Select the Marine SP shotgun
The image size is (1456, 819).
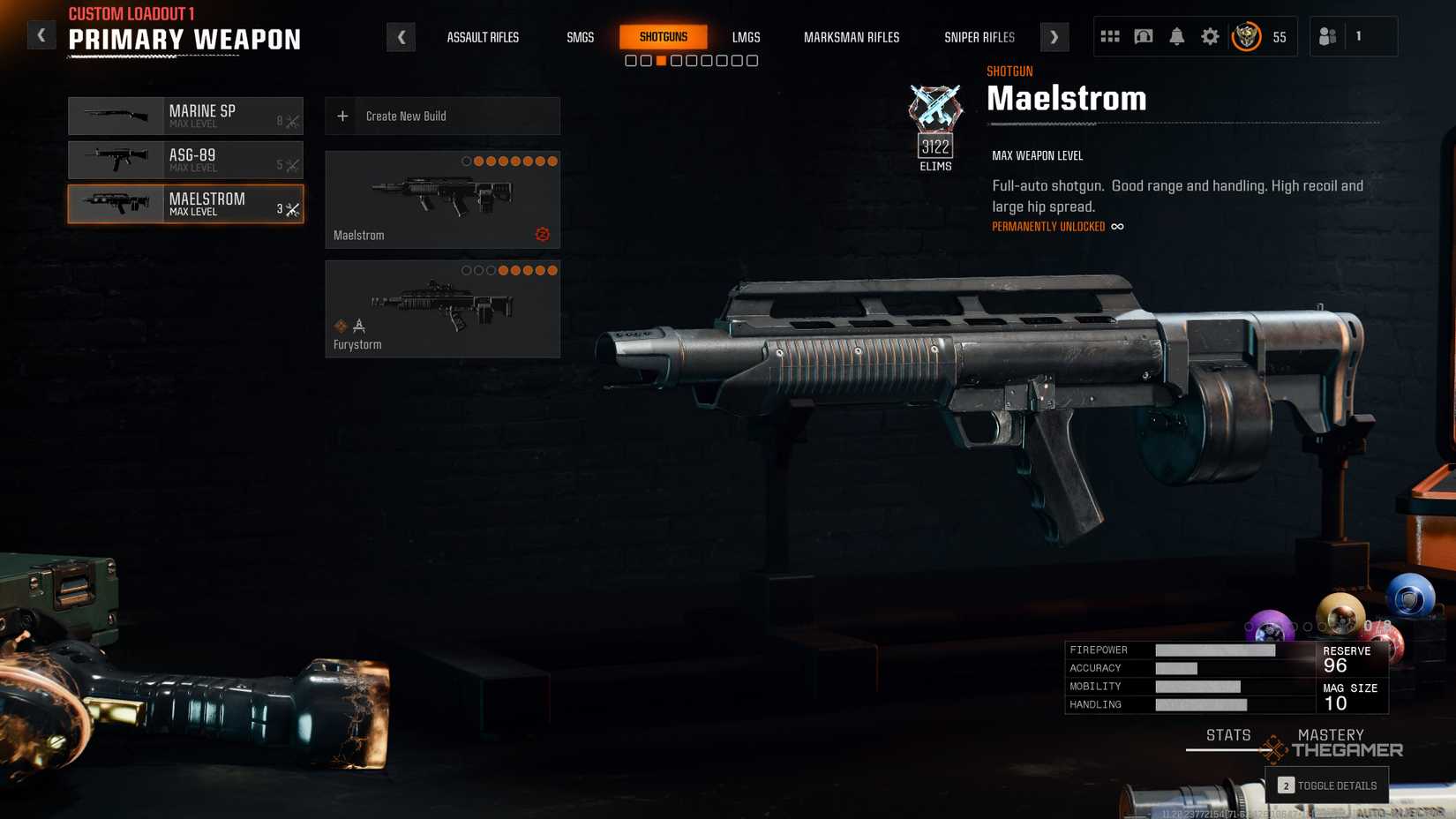[x=185, y=116]
